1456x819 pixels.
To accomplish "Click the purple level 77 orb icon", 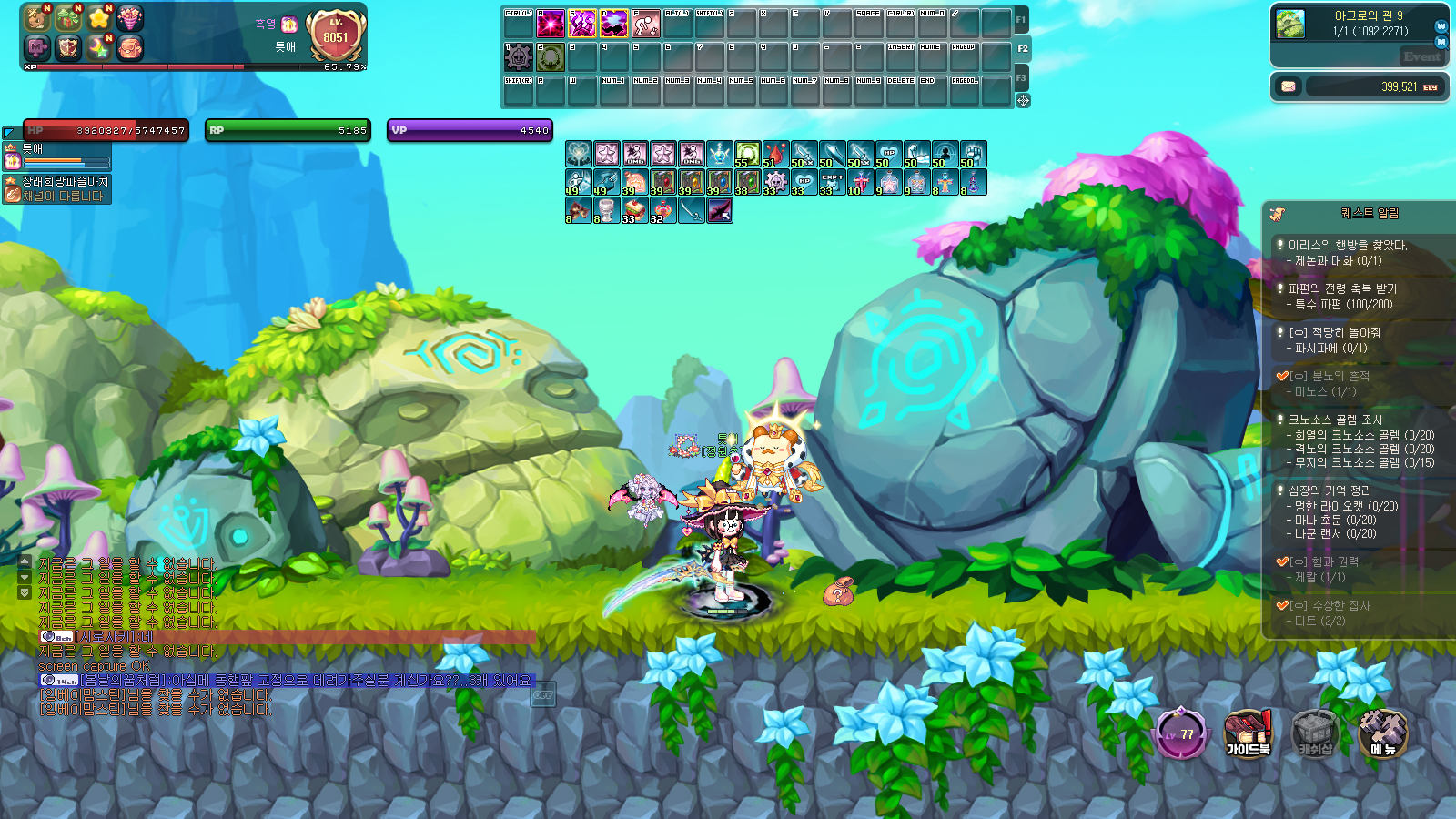I will (x=1181, y=733).
